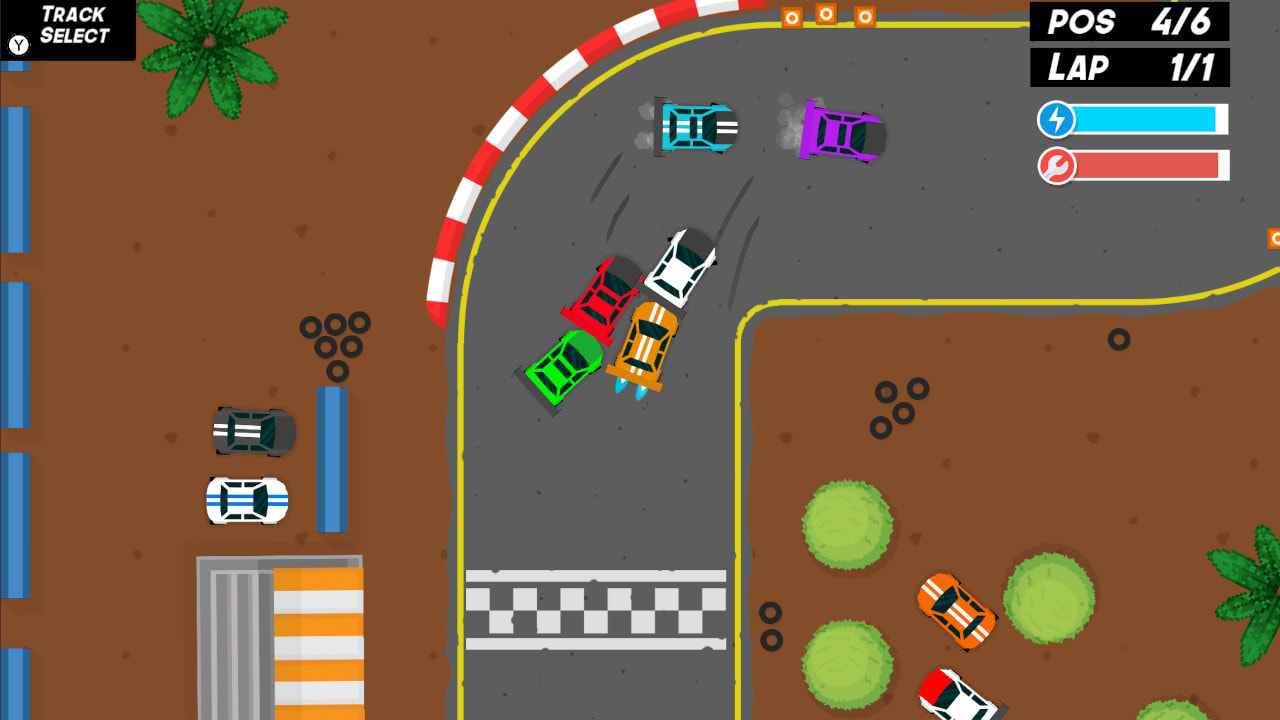This screenshot has height=720, width=1280.
Task: Toggle the LAP 1/1 lap counter
Action: 1128,68
